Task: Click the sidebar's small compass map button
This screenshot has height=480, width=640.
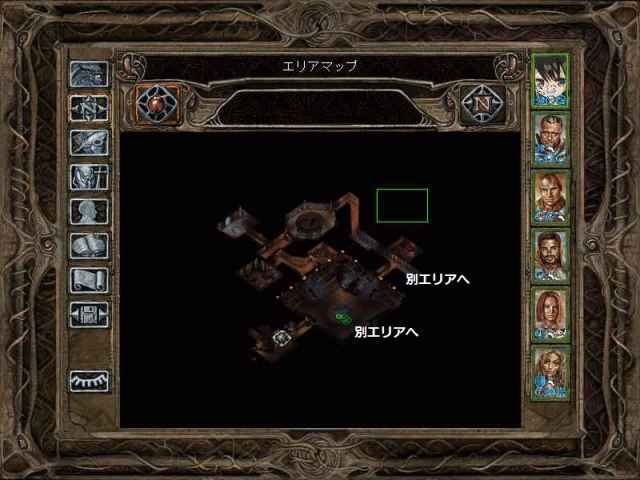Action: tap(88, 108)
